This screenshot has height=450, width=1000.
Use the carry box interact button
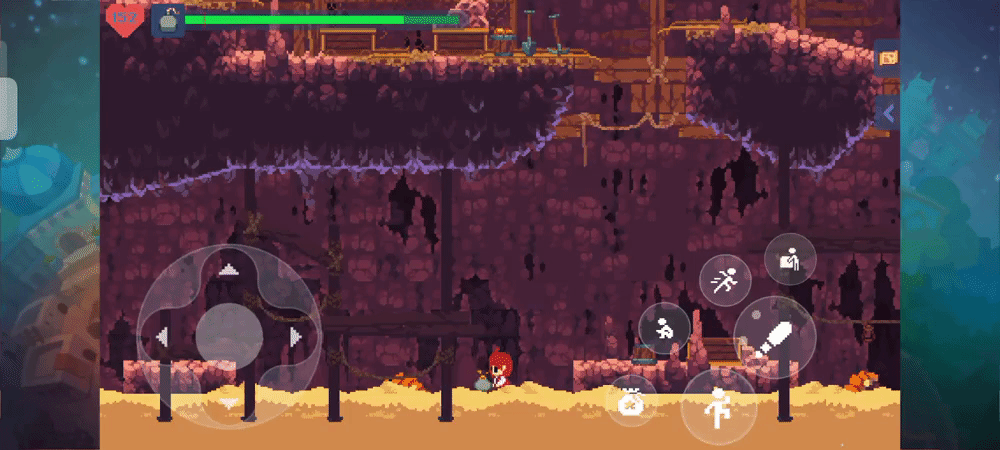click(790, 259)
